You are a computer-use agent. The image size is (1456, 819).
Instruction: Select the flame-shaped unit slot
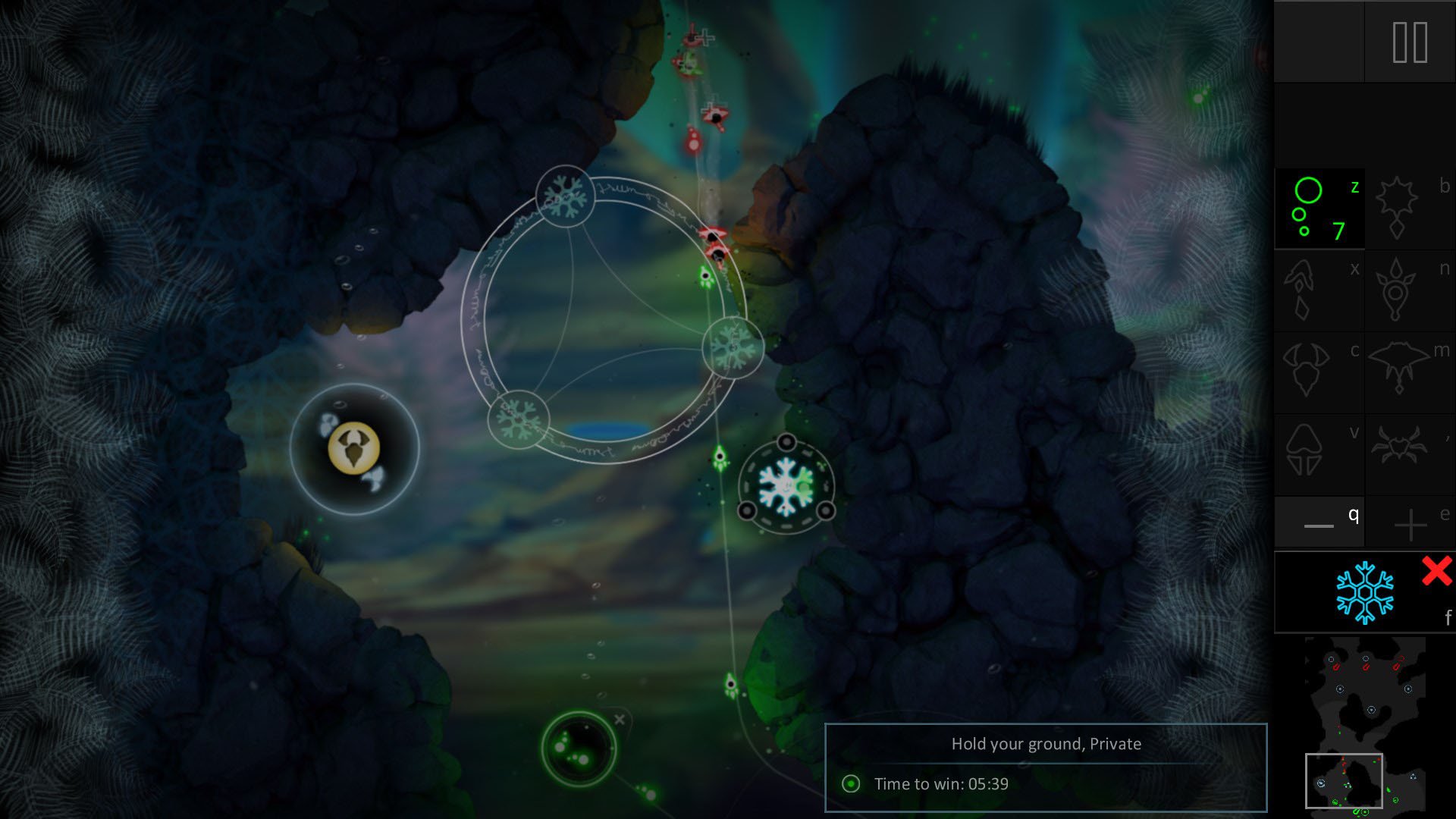pyautogui.click(x=1303, y=290)
